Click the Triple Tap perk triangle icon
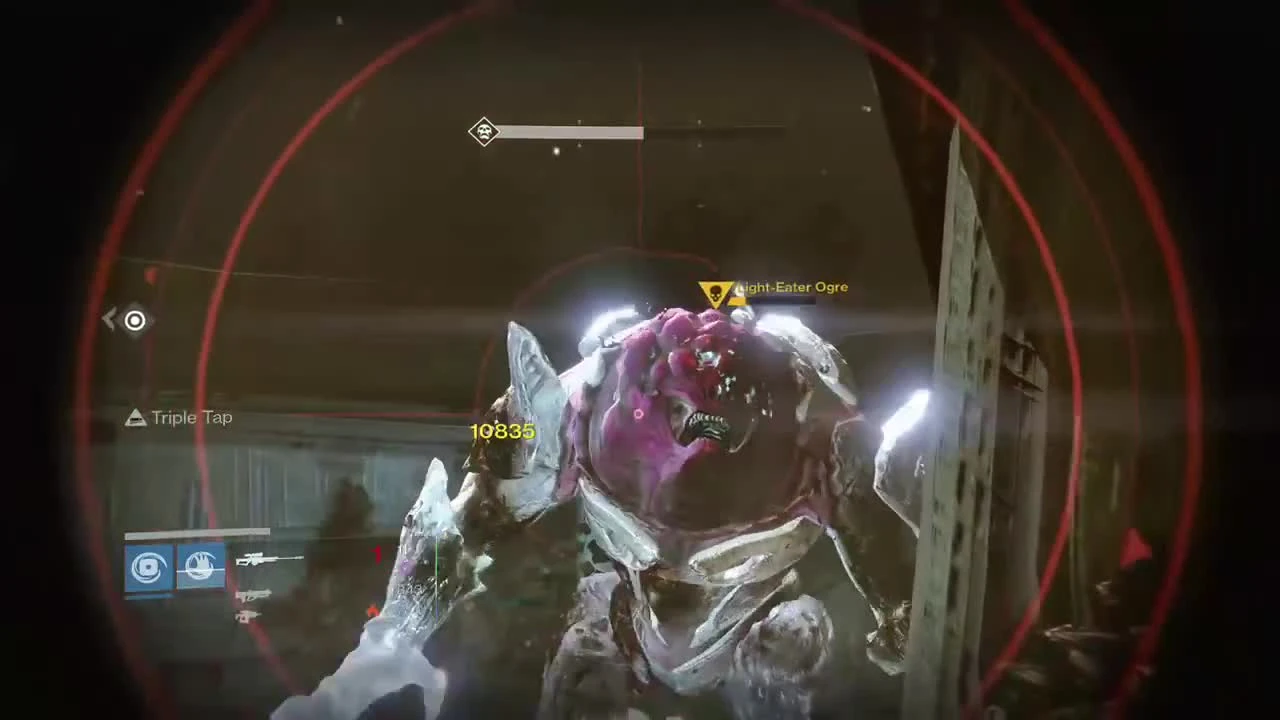This screenshot has width=1280, height=720. (x=135, y=418)
